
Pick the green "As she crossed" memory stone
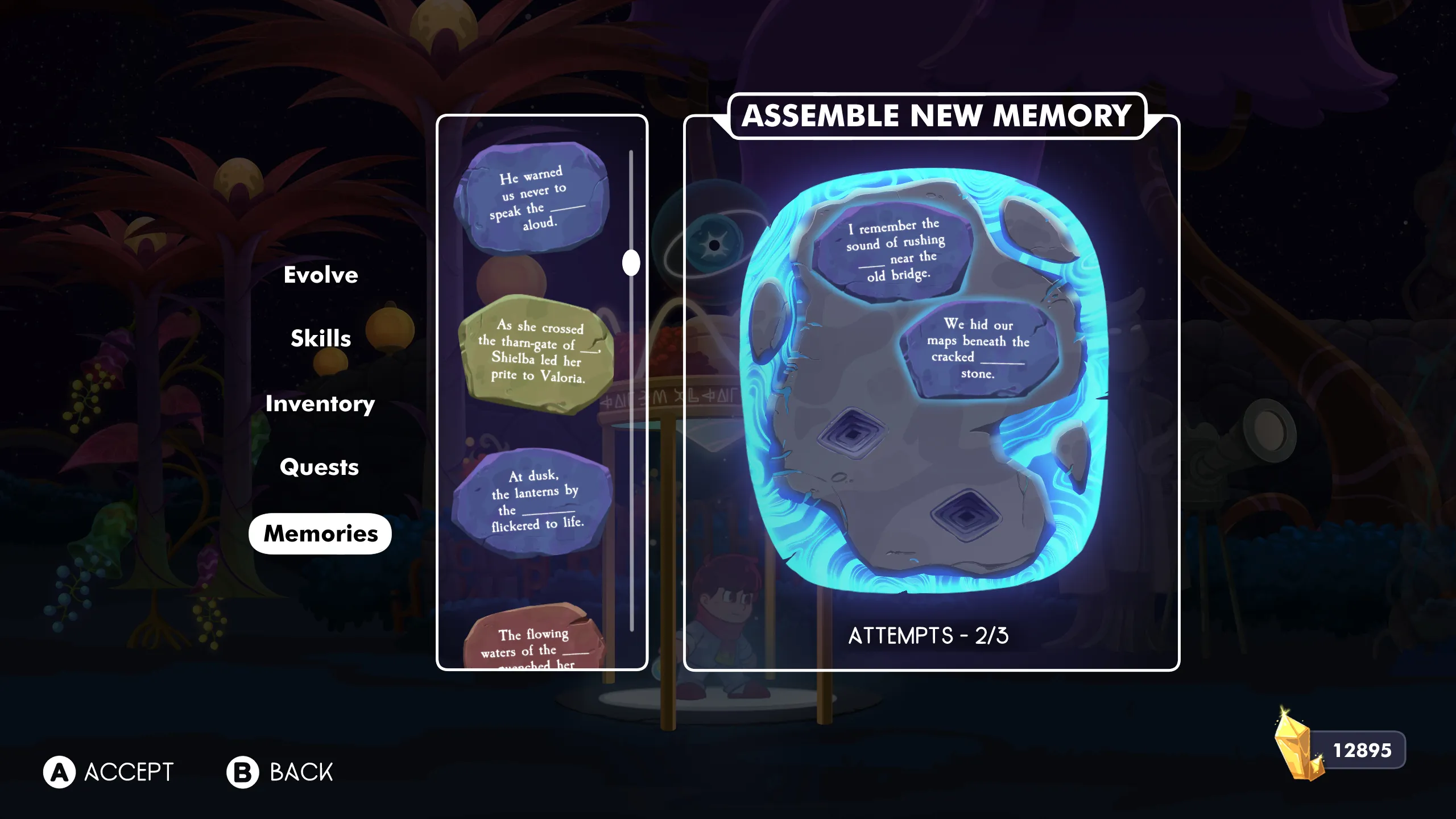click(537, 353)
